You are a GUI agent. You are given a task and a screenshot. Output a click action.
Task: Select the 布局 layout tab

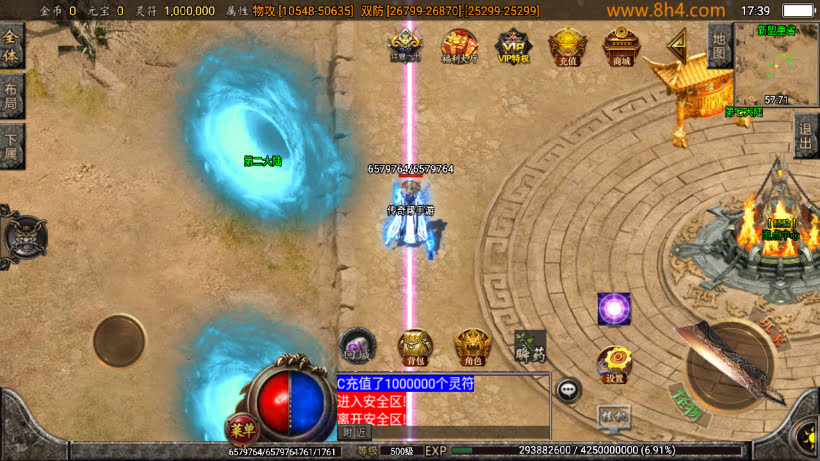(x=12, y=97)
